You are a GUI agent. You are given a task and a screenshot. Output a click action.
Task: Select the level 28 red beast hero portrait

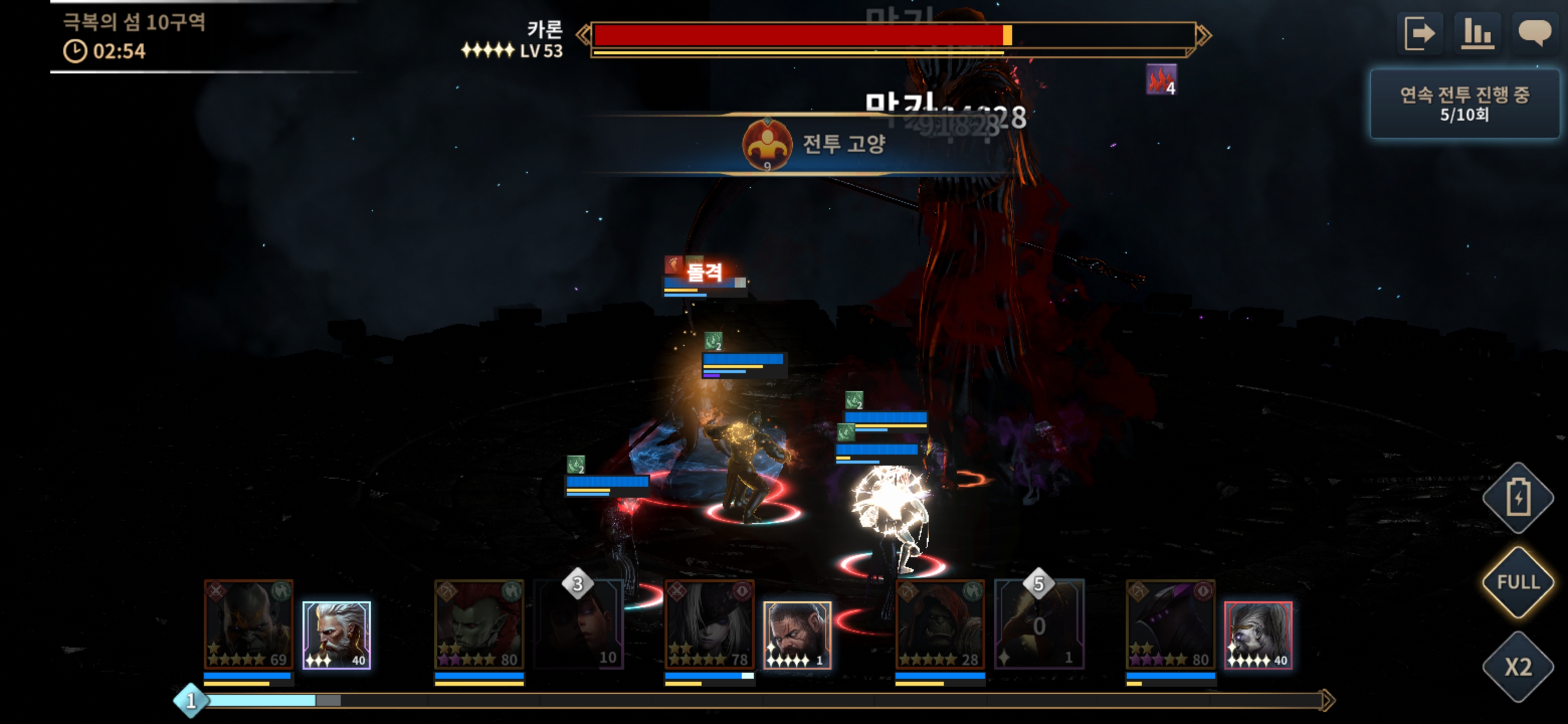pos(940,624)
